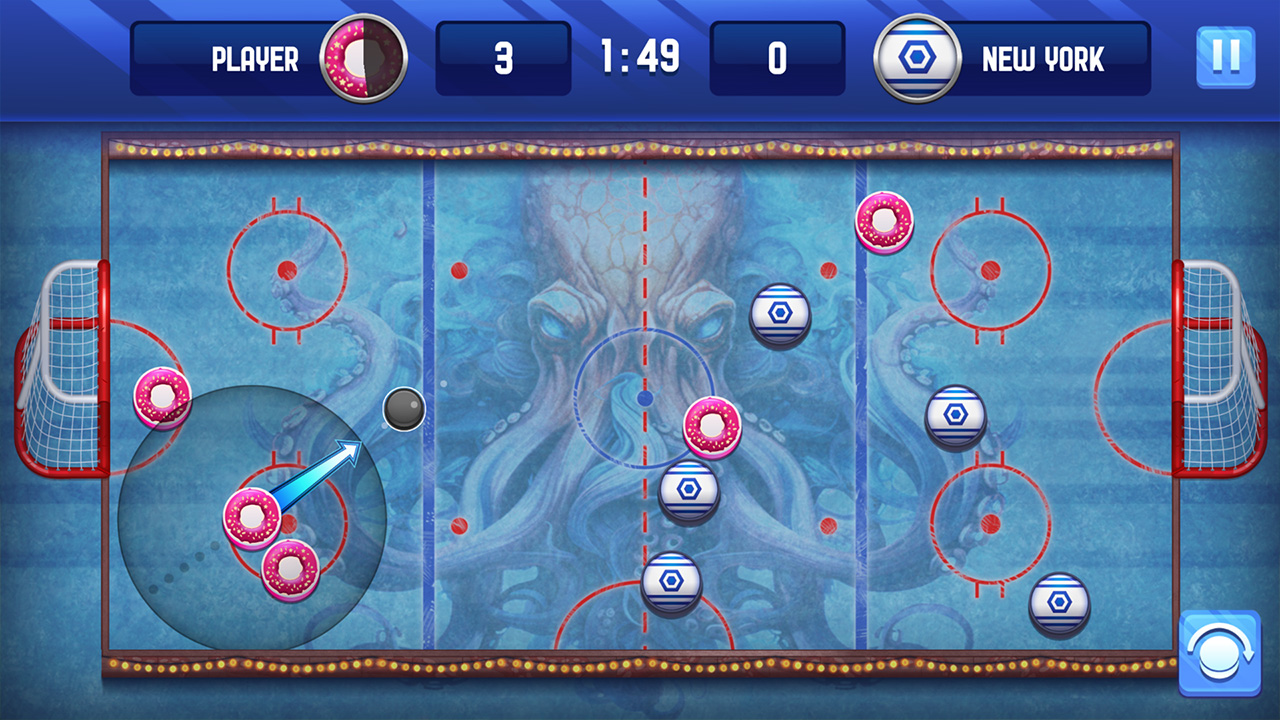1280x720 pixels.
Task: Select the black puck on the ice
Action: [404, 408]
